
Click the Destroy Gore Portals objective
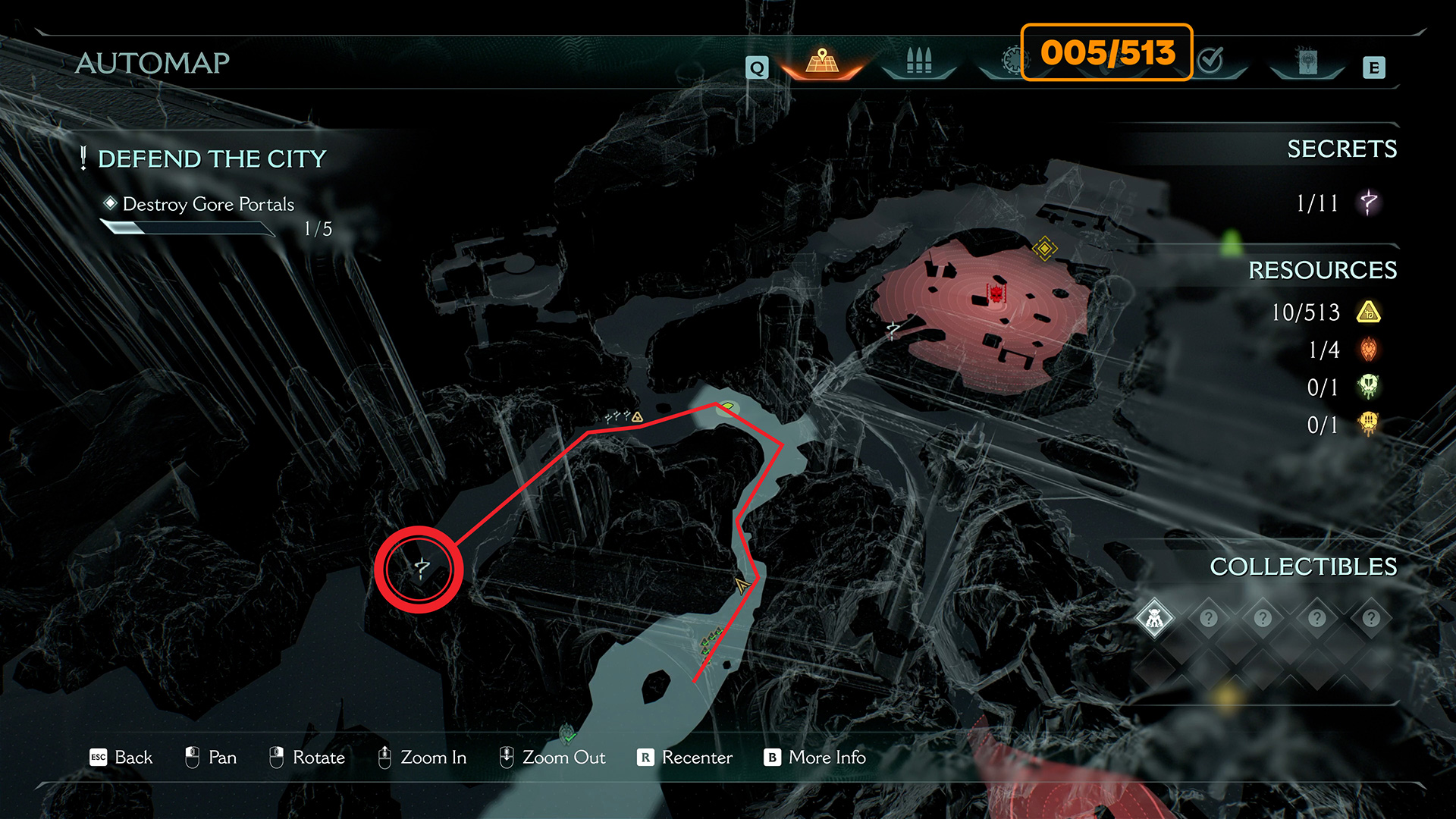[x=208, y=204]
